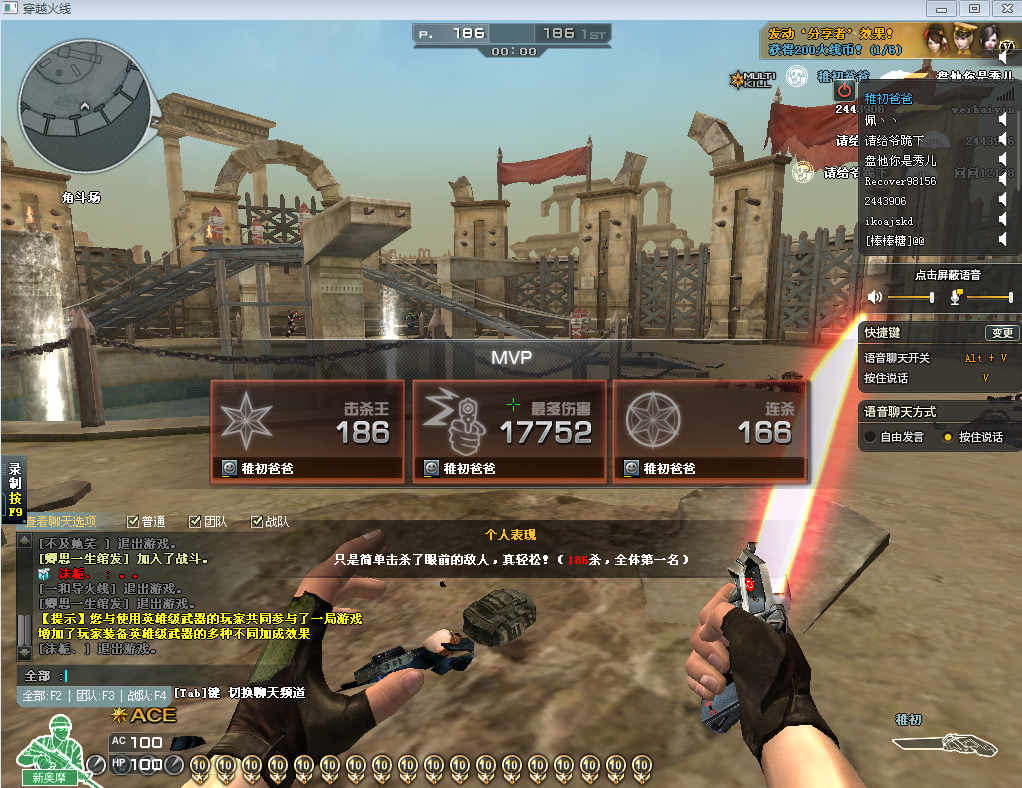Toggle the 战队 chat filter checkbox
1022x788 pixels.
257,521
